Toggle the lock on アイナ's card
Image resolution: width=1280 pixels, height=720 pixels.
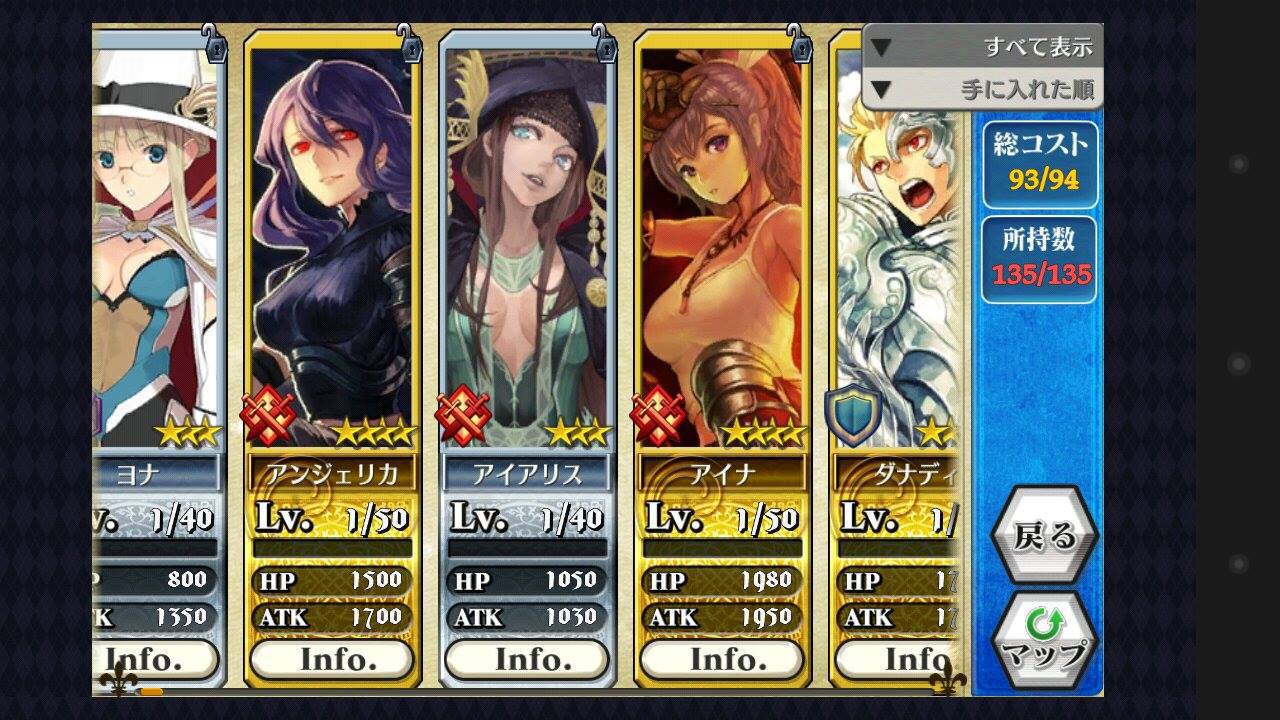coord(798,44)
